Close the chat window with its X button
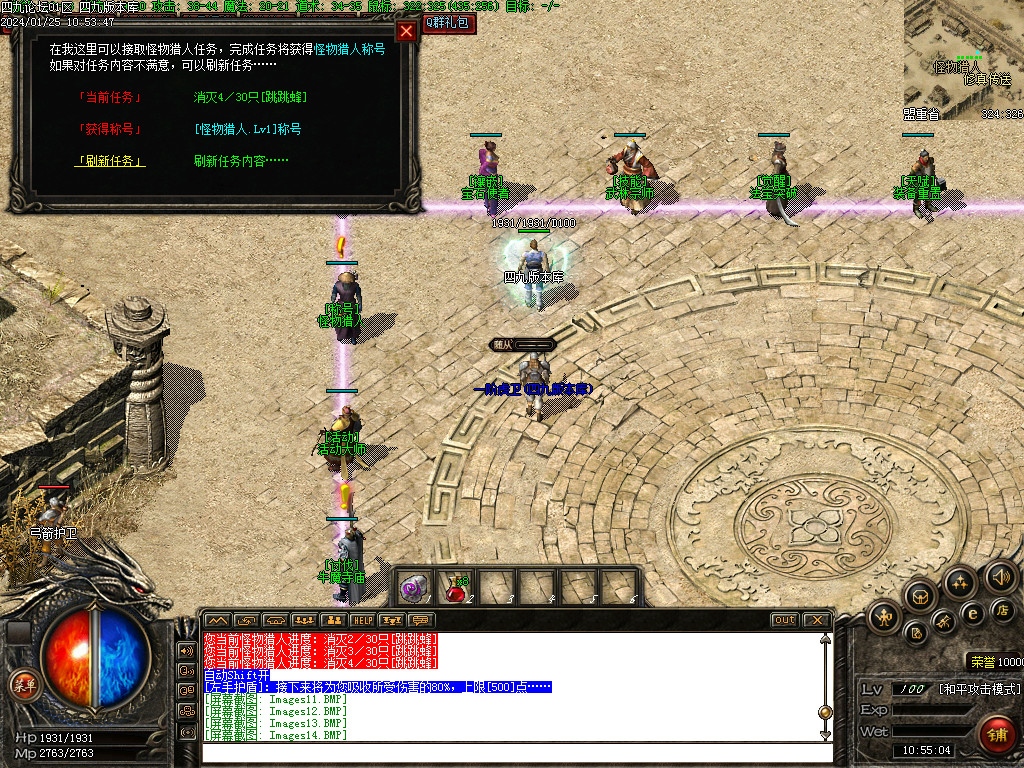The height and width of the screenshot is (768, 1024). point(816,620)
